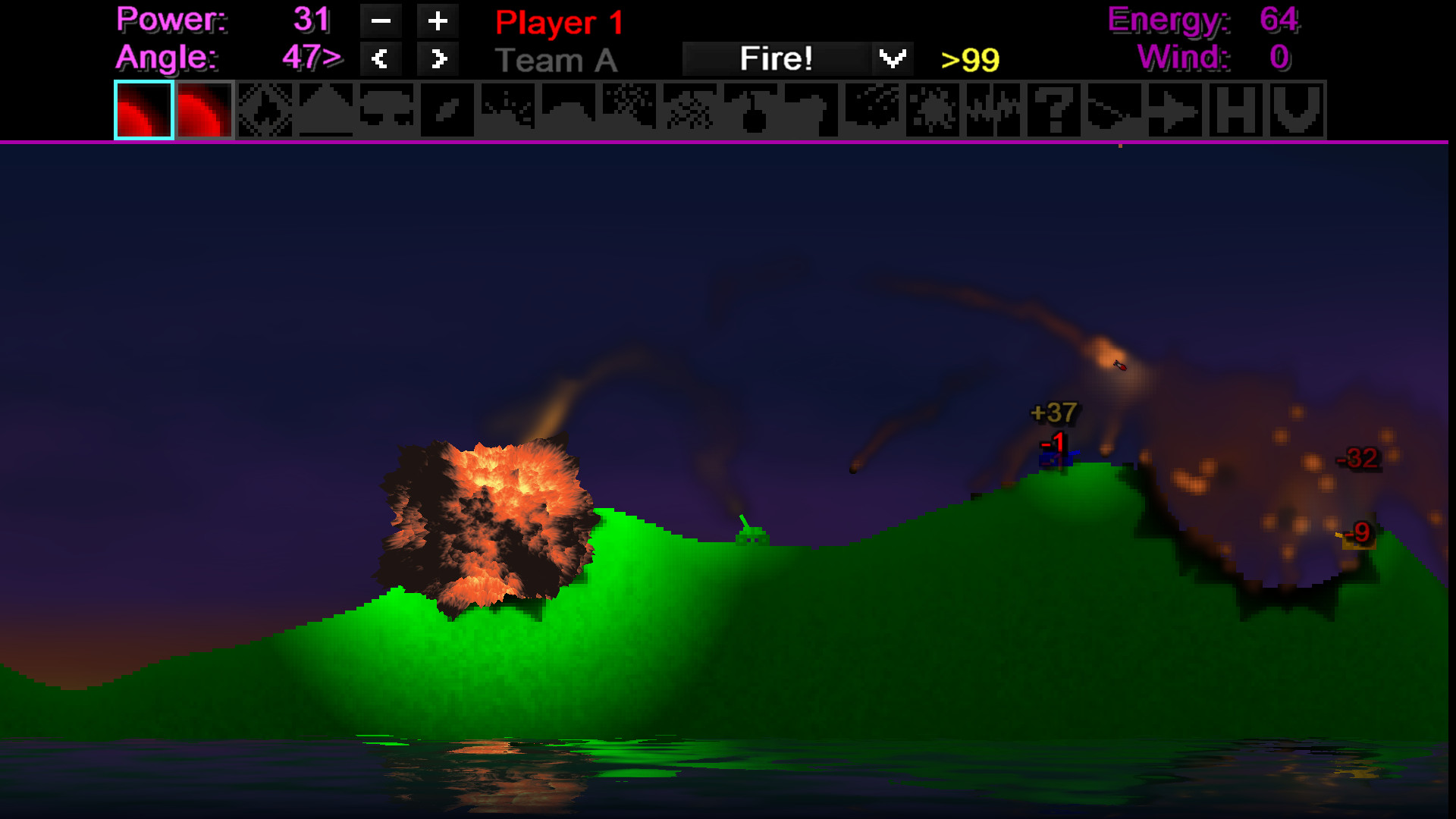The height and width of the screenshot is (819, 1456).
Task: Select the explosion-burst weapon in the toolbar
Action: point(264,111)
